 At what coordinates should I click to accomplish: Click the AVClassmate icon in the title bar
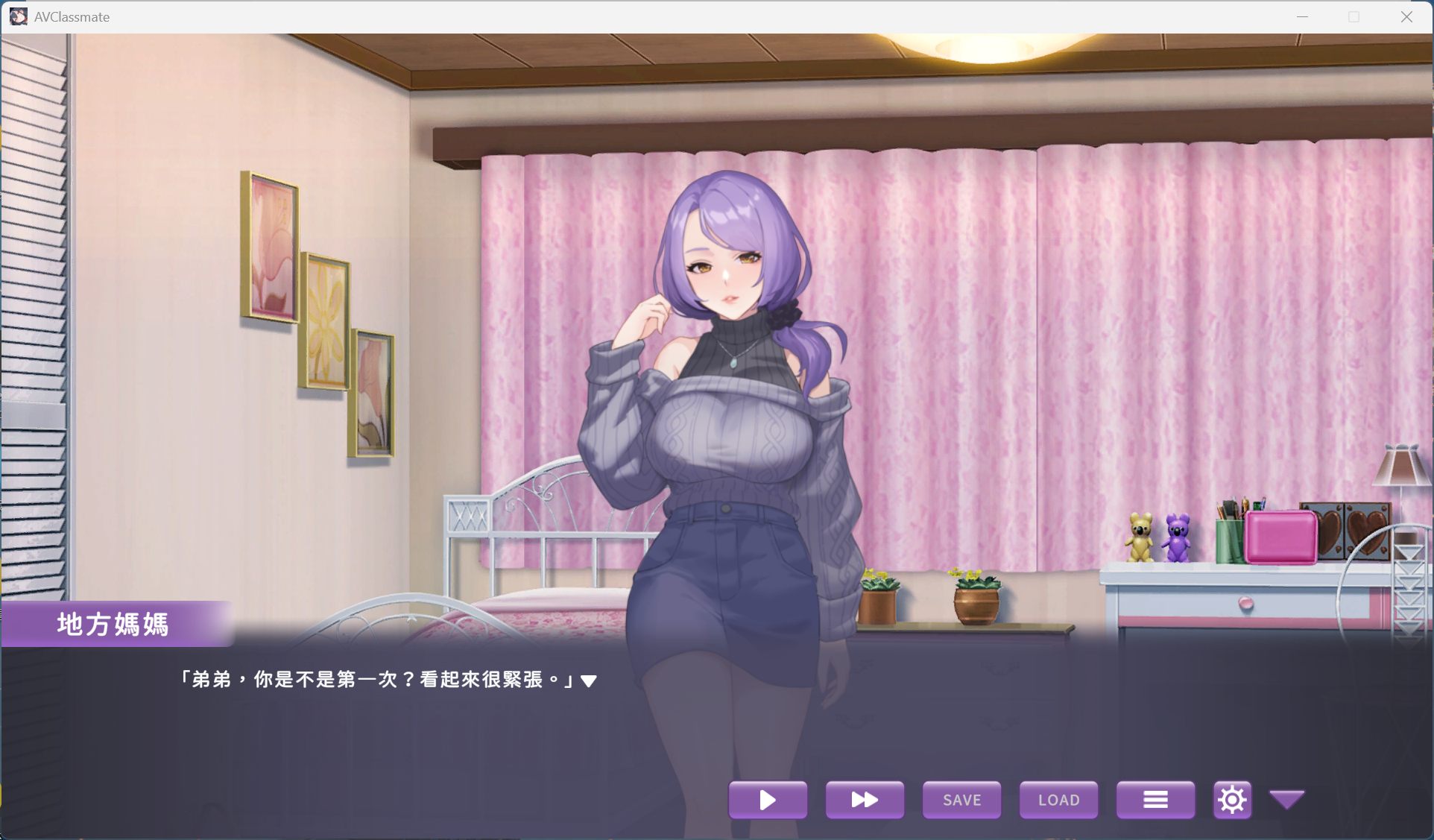pos(19,16)
